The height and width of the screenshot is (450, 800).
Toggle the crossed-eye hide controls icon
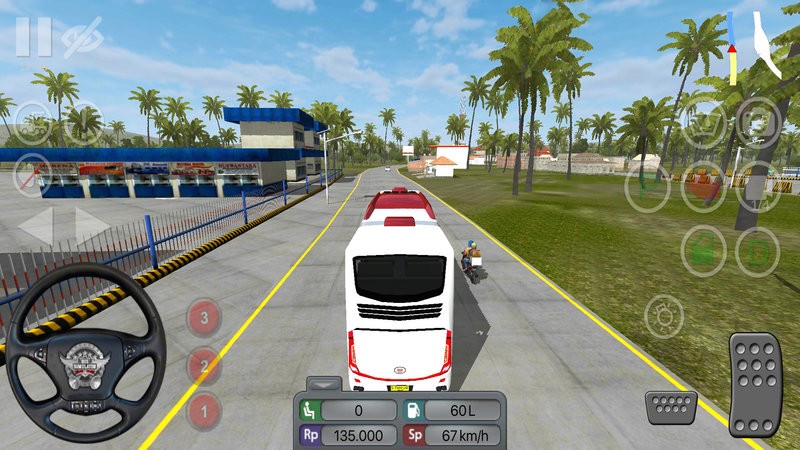82,37
